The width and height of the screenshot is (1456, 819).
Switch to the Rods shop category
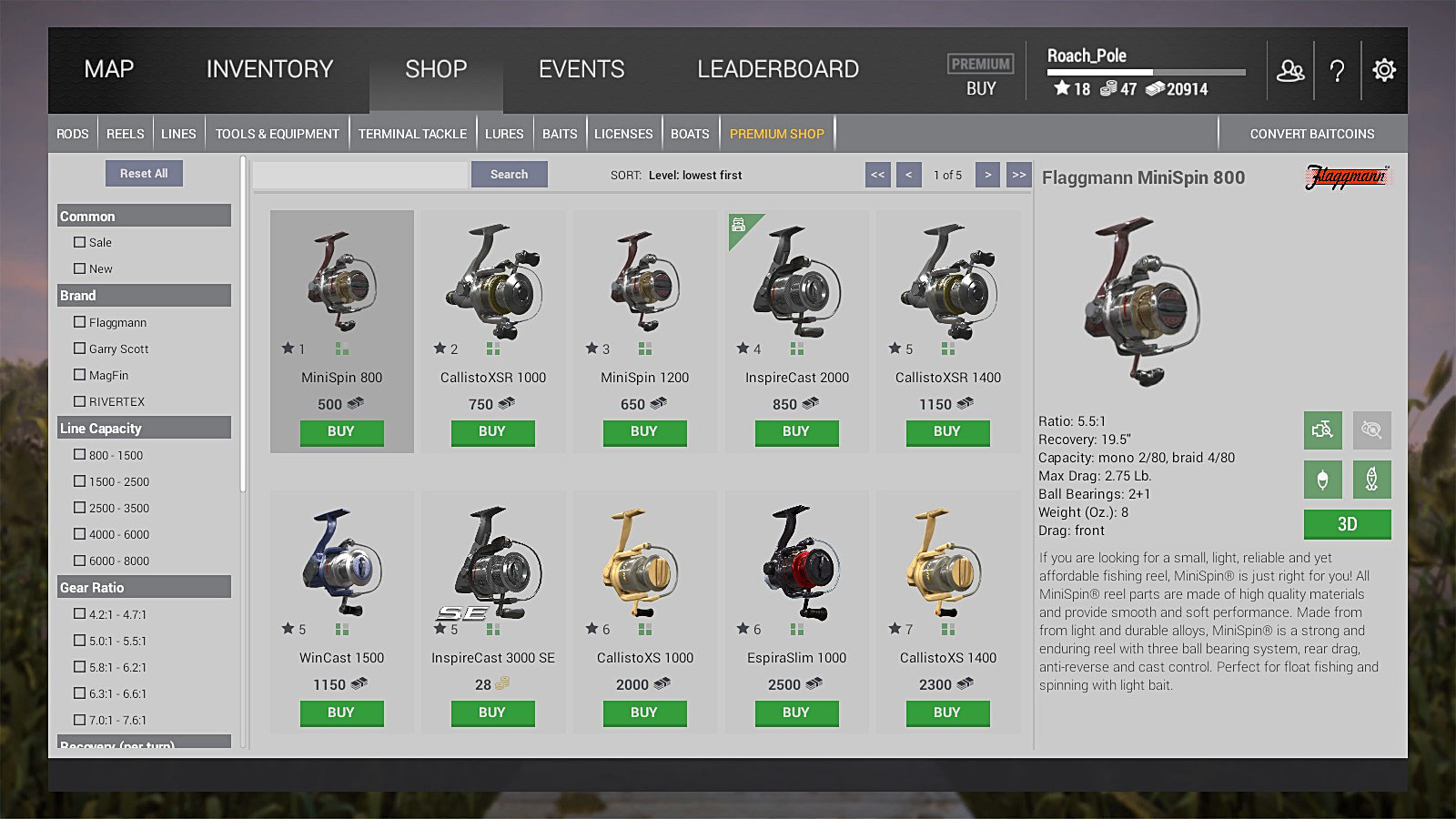[73, 134]
